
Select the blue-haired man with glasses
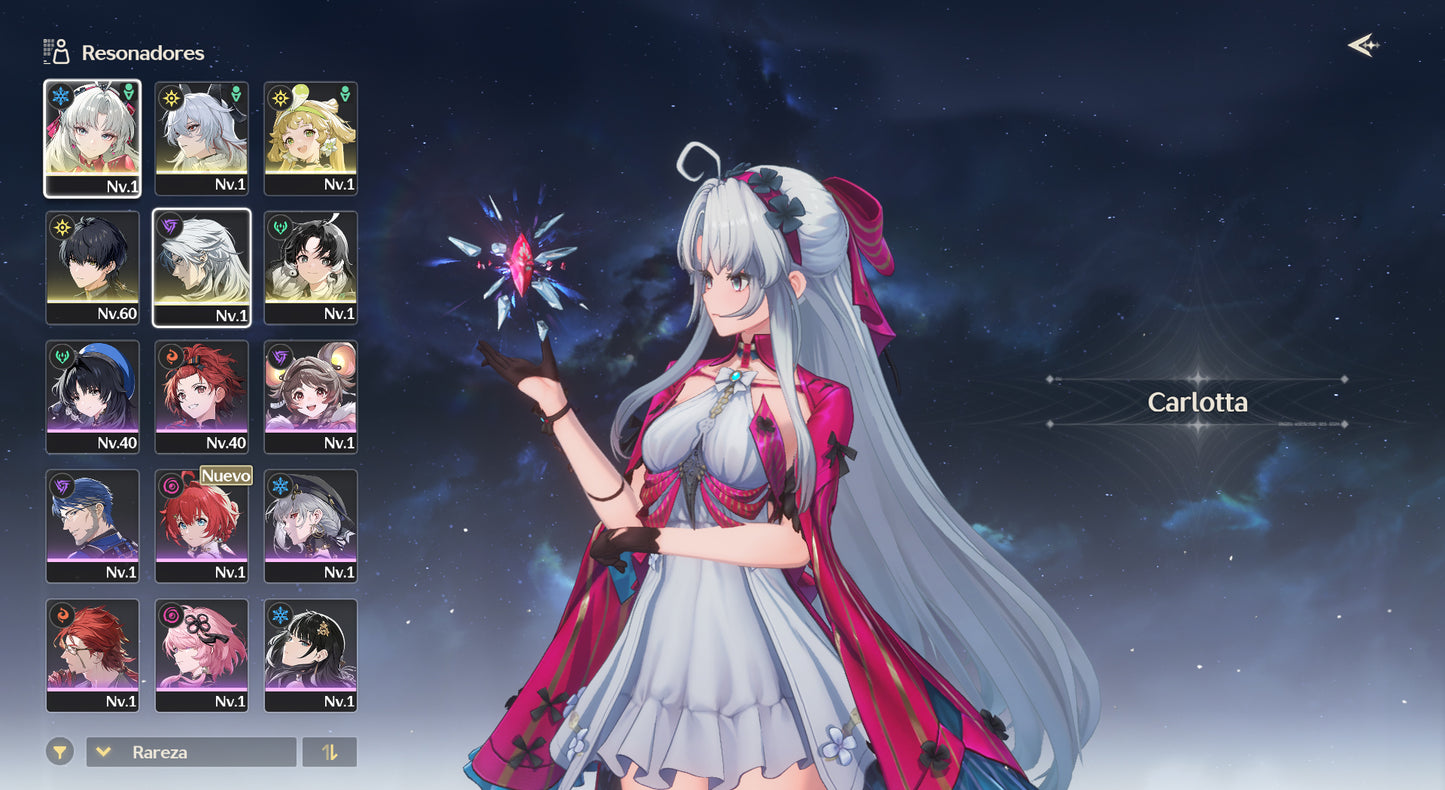coord(93,525)
